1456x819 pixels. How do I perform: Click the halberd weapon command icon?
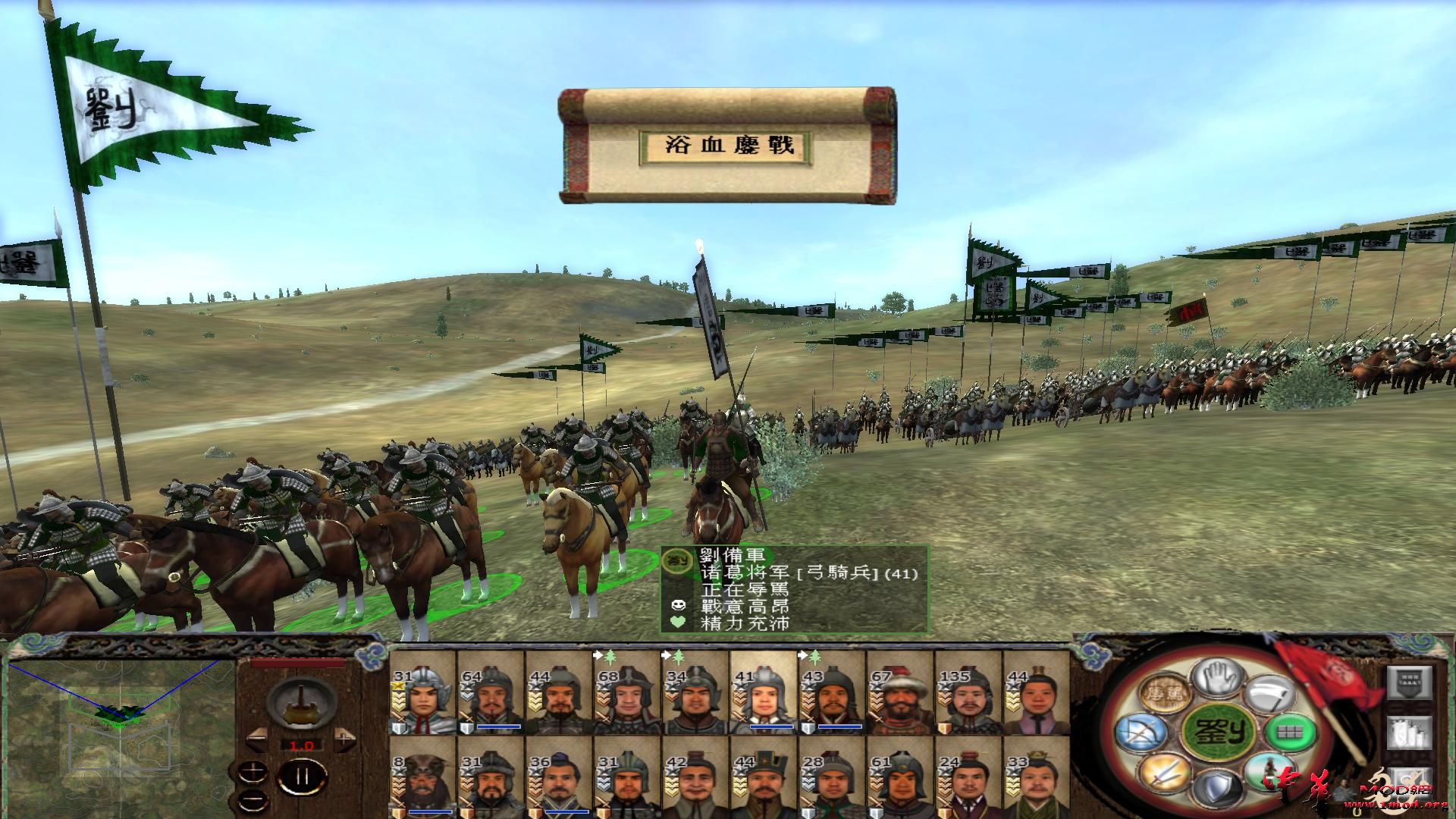pos(1269,692)
